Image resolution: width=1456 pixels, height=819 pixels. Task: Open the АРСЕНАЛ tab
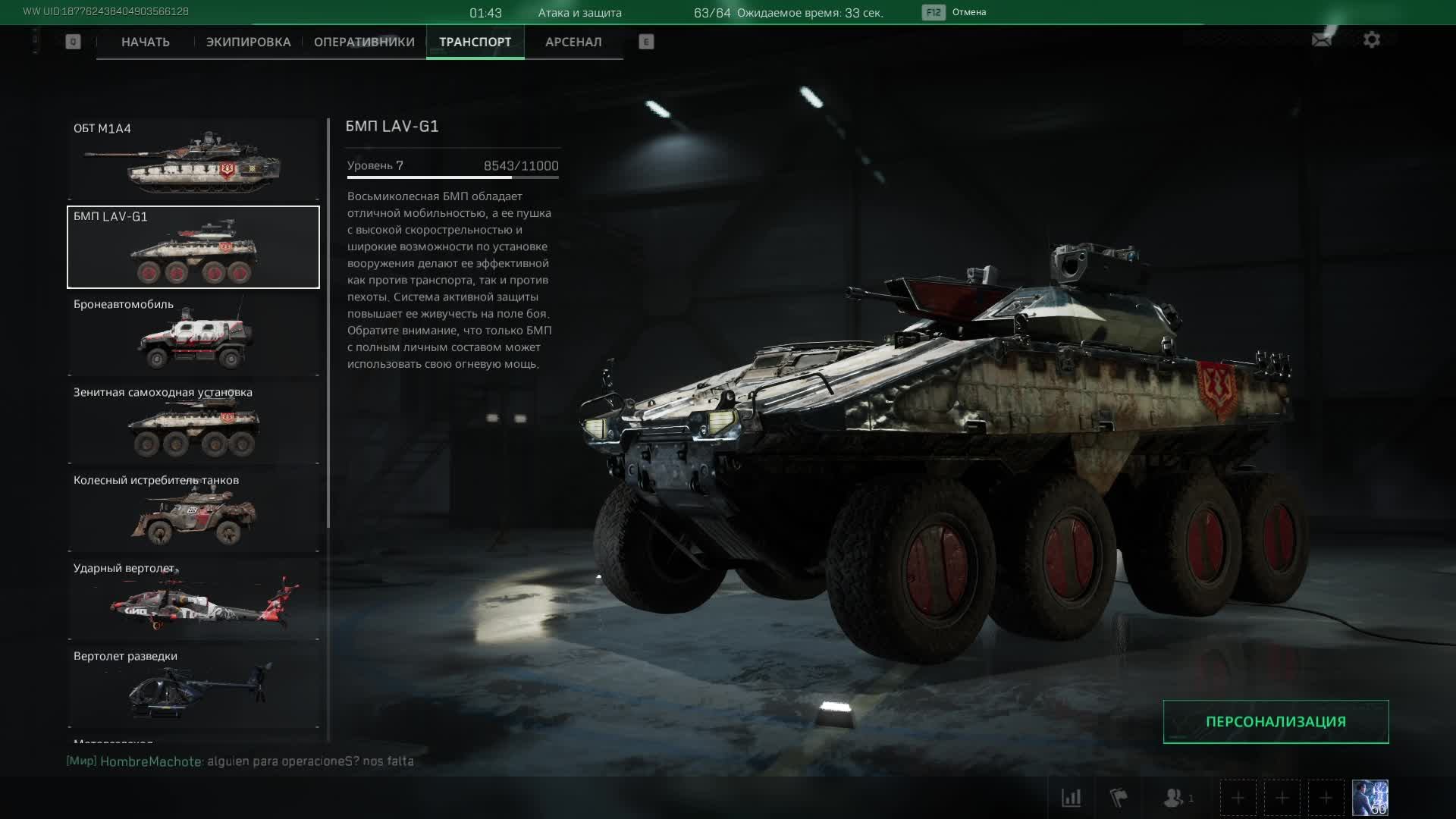click(x=573, y=42)
